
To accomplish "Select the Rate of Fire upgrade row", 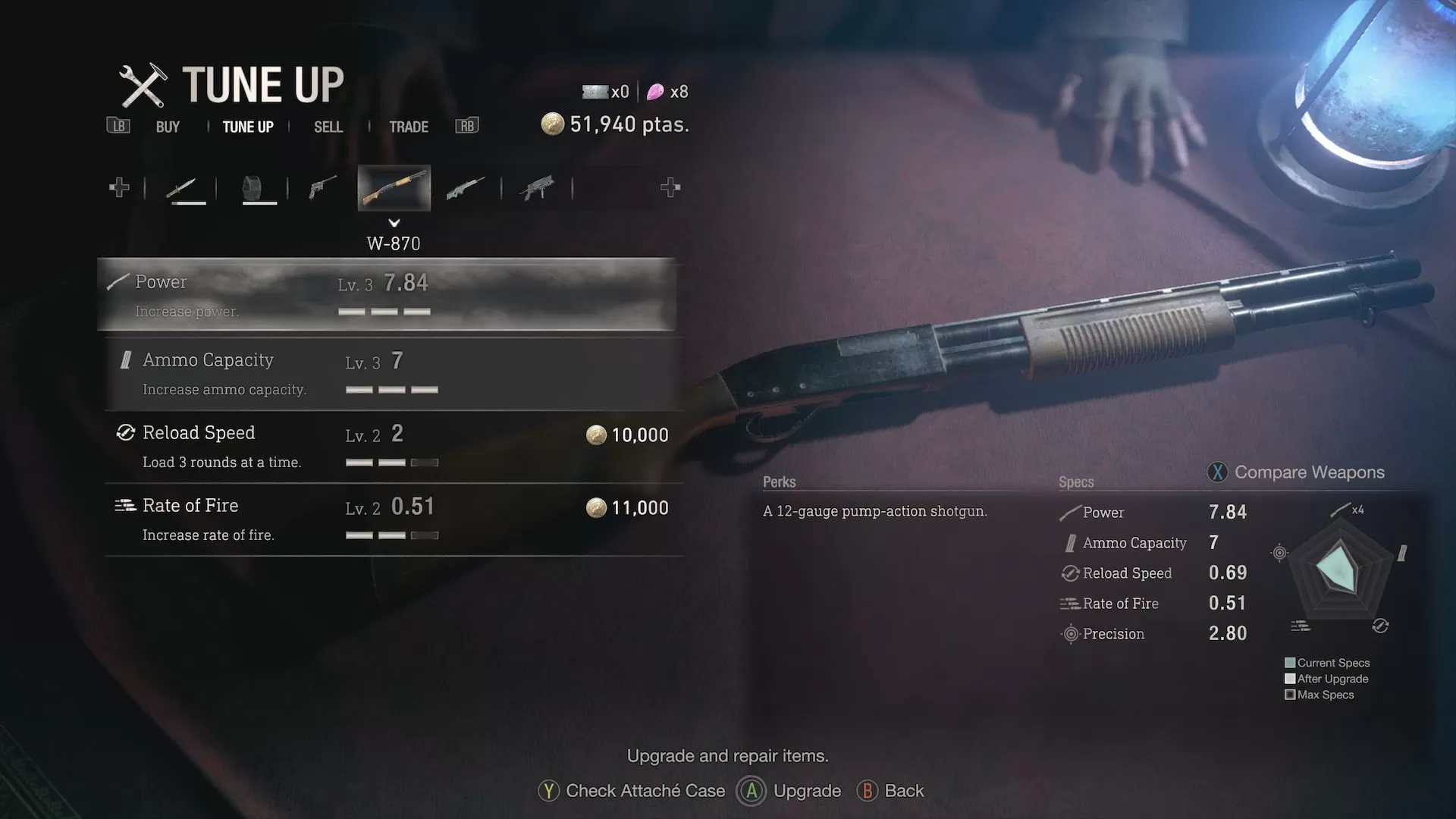I will [387, 519].
